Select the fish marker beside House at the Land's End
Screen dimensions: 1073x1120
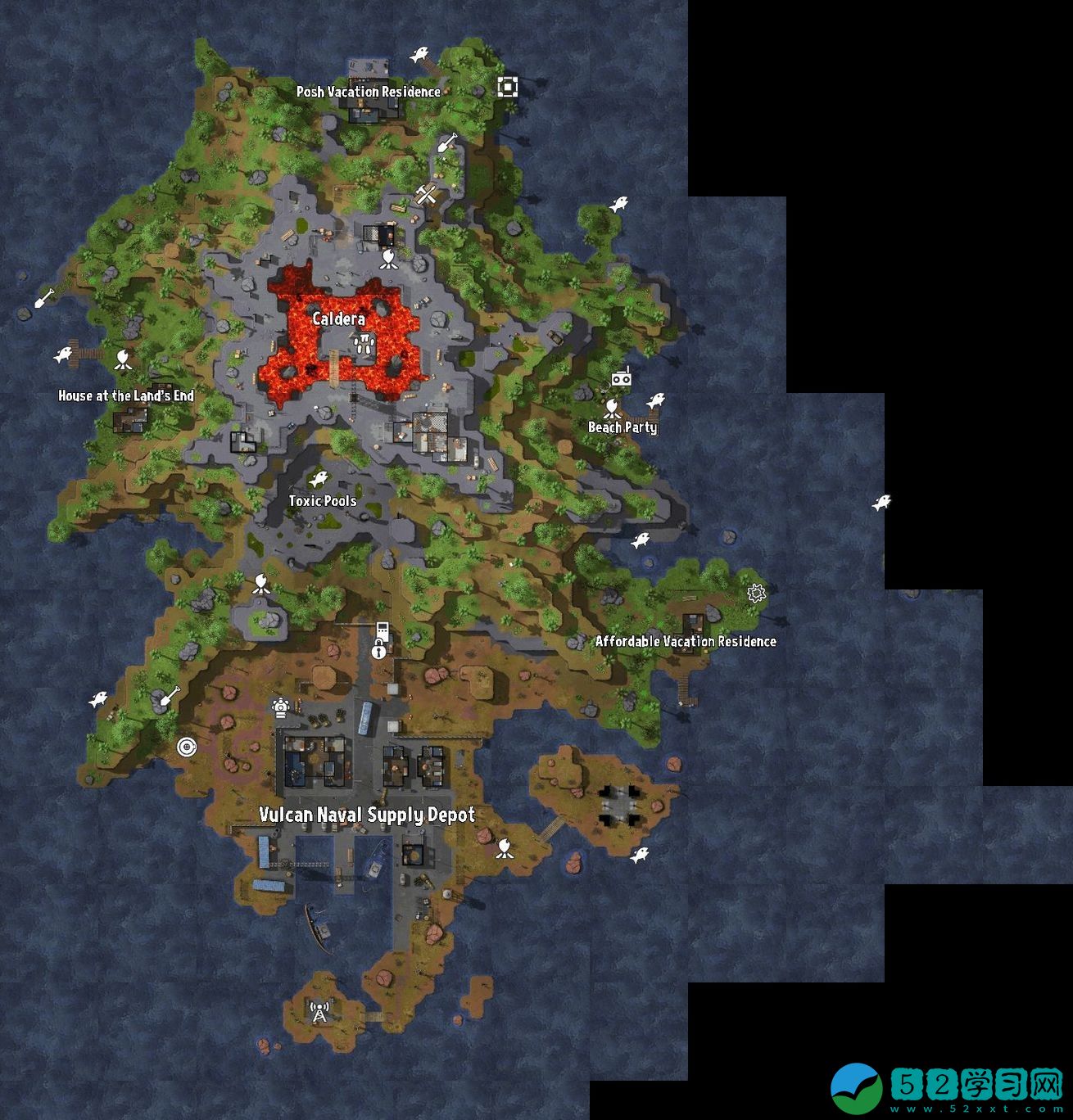(x=61, y=354)
